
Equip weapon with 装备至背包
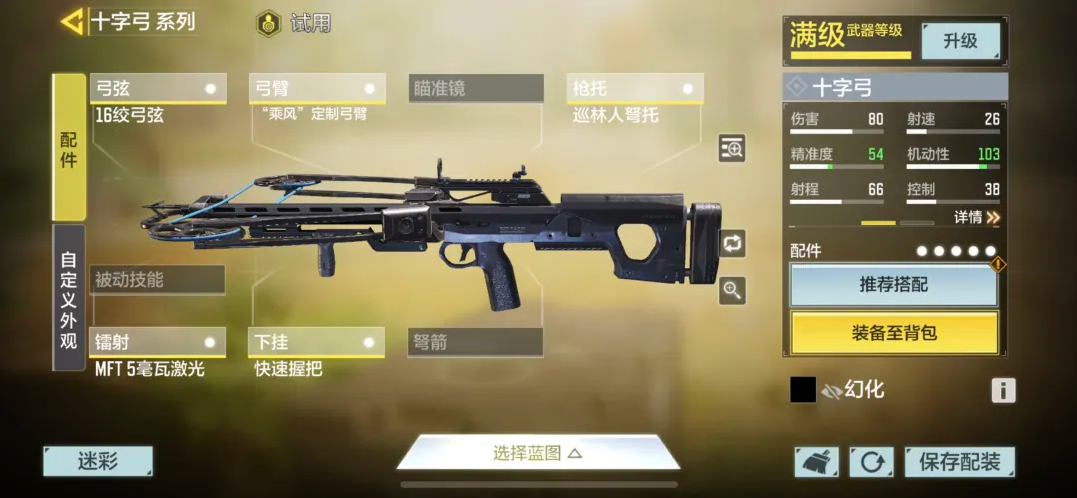click(x=894, y=333)
